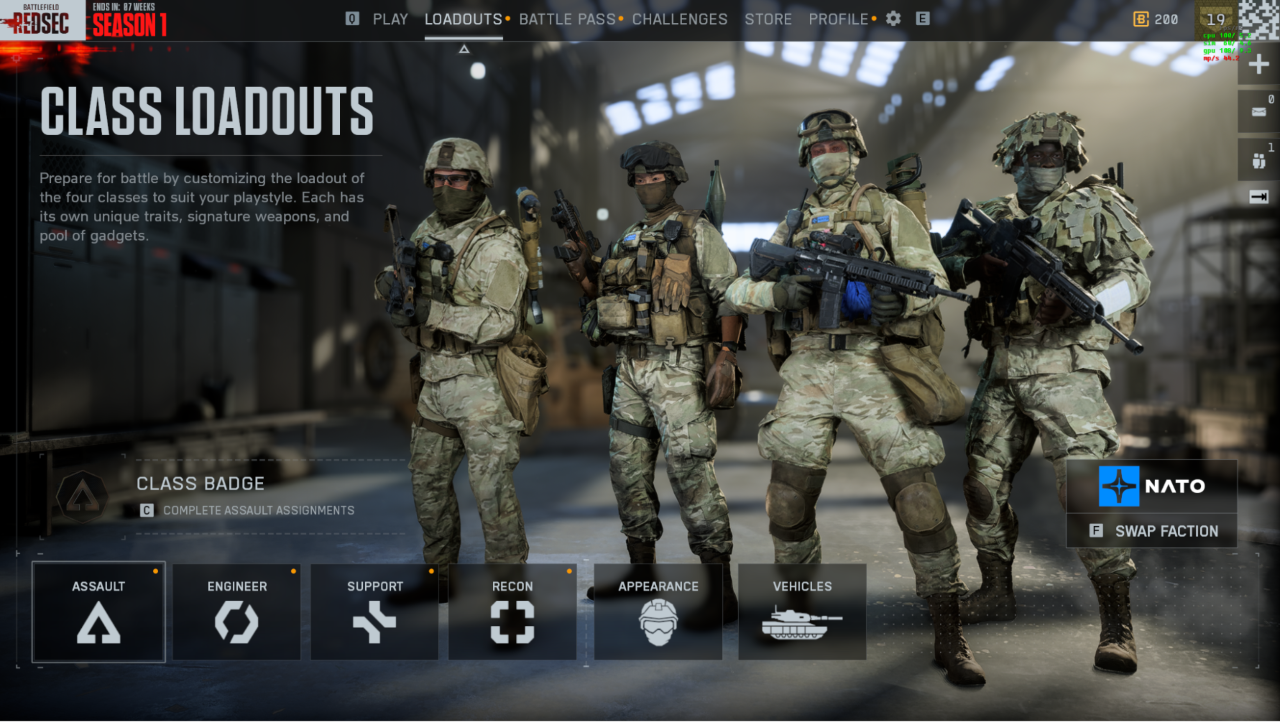Click the 200 currency balance
This screenshot has width=1280, height=722.
click(x=1156, y=19)
